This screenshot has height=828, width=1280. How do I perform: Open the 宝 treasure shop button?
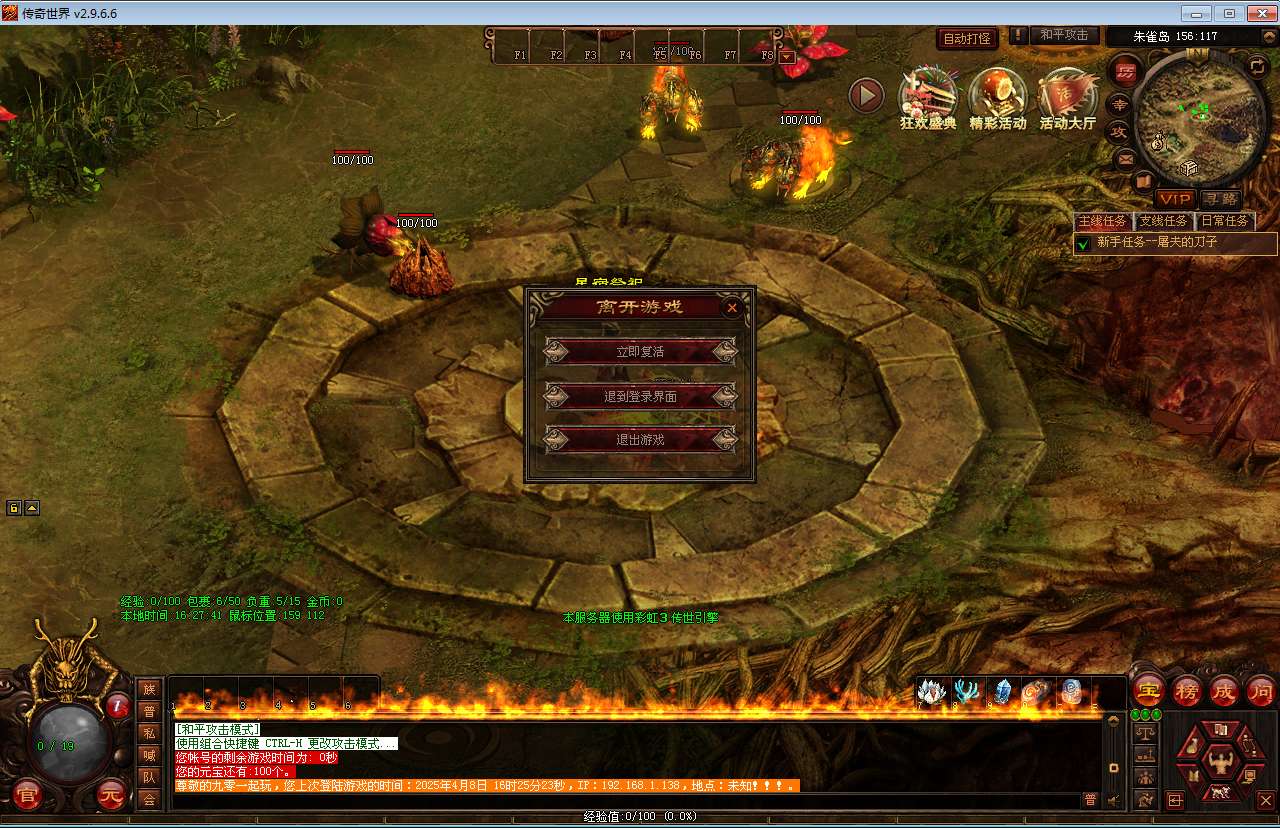click(x=1148, y=691)
